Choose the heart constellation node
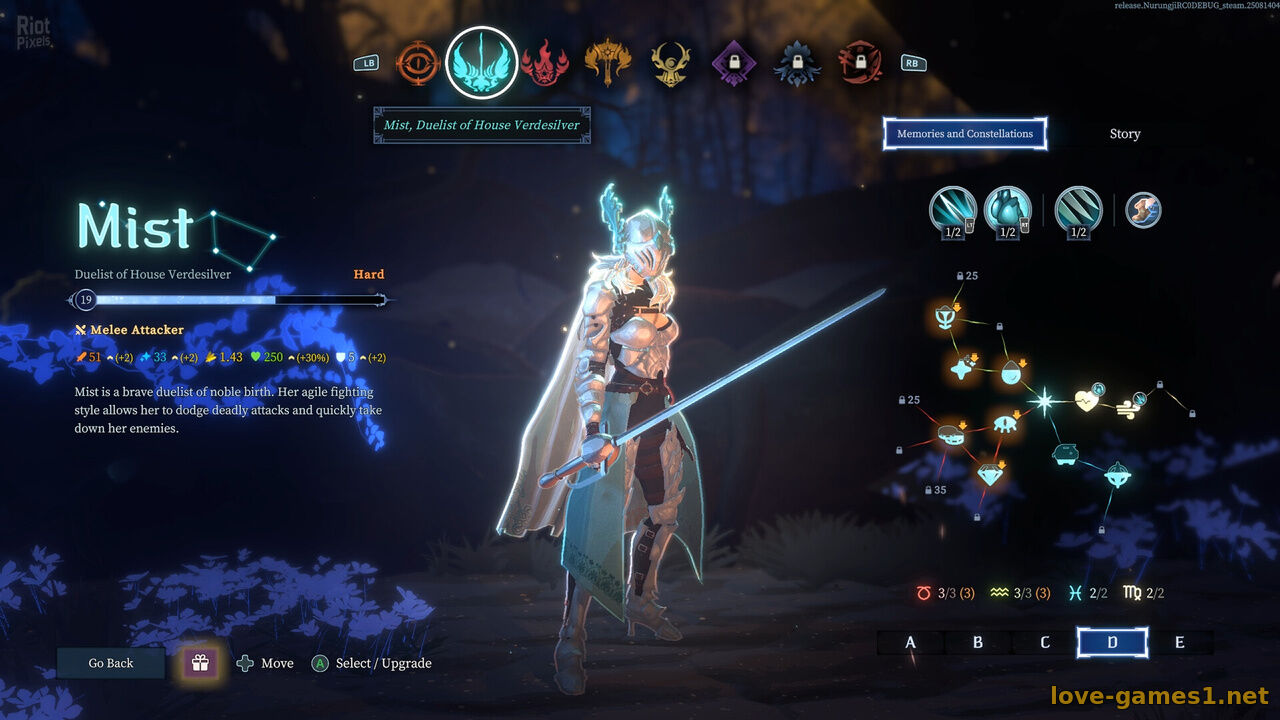Viewport: 1280px width, 720px height. 1088,401
